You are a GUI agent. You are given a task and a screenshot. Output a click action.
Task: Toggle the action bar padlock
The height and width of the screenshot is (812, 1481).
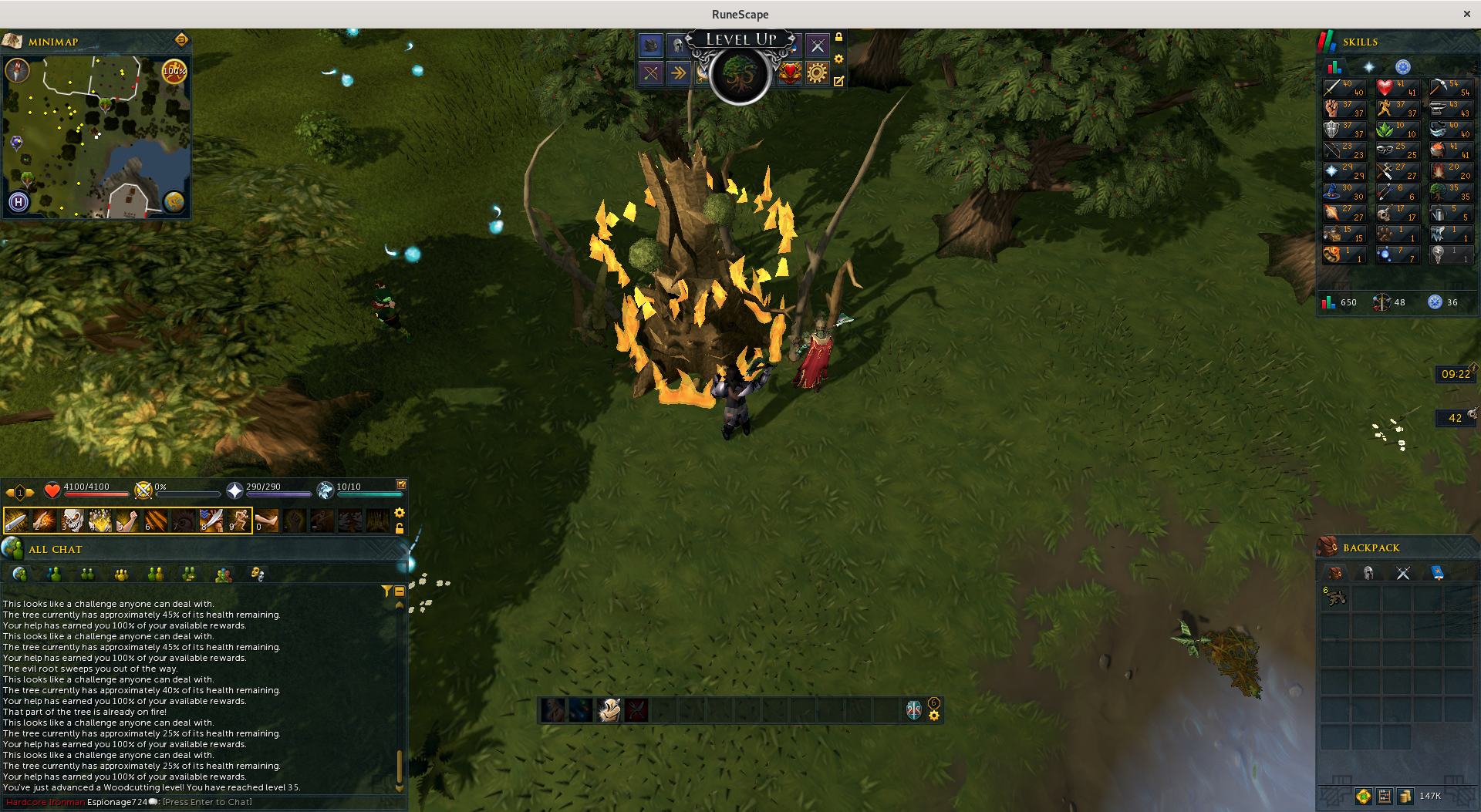coord(400,529)
